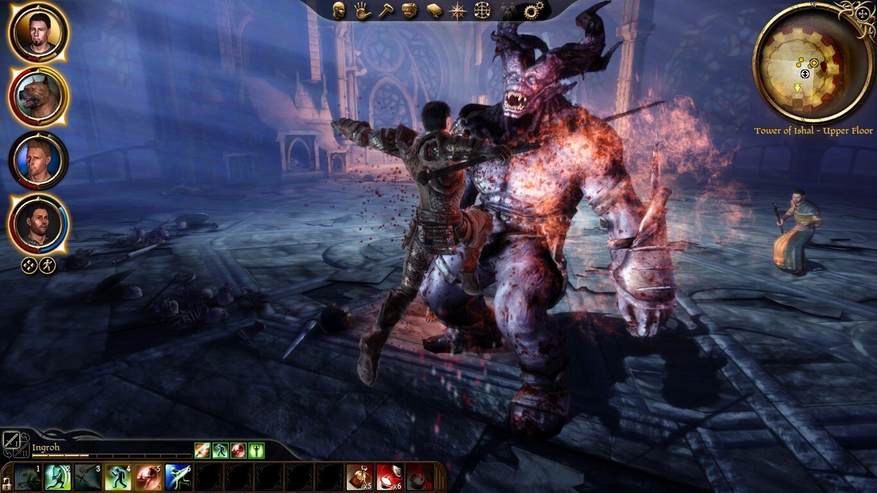This screenshot has width=877, height=493.
Task: Open inventory via the hand icon
Action: click(x=361, y=11)
